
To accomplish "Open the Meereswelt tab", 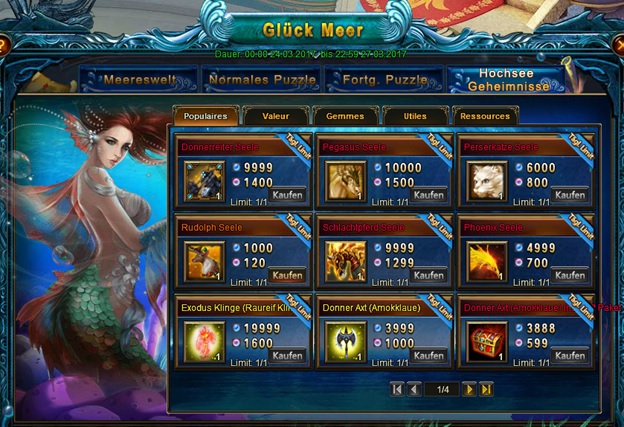I will tap(134, 77).
